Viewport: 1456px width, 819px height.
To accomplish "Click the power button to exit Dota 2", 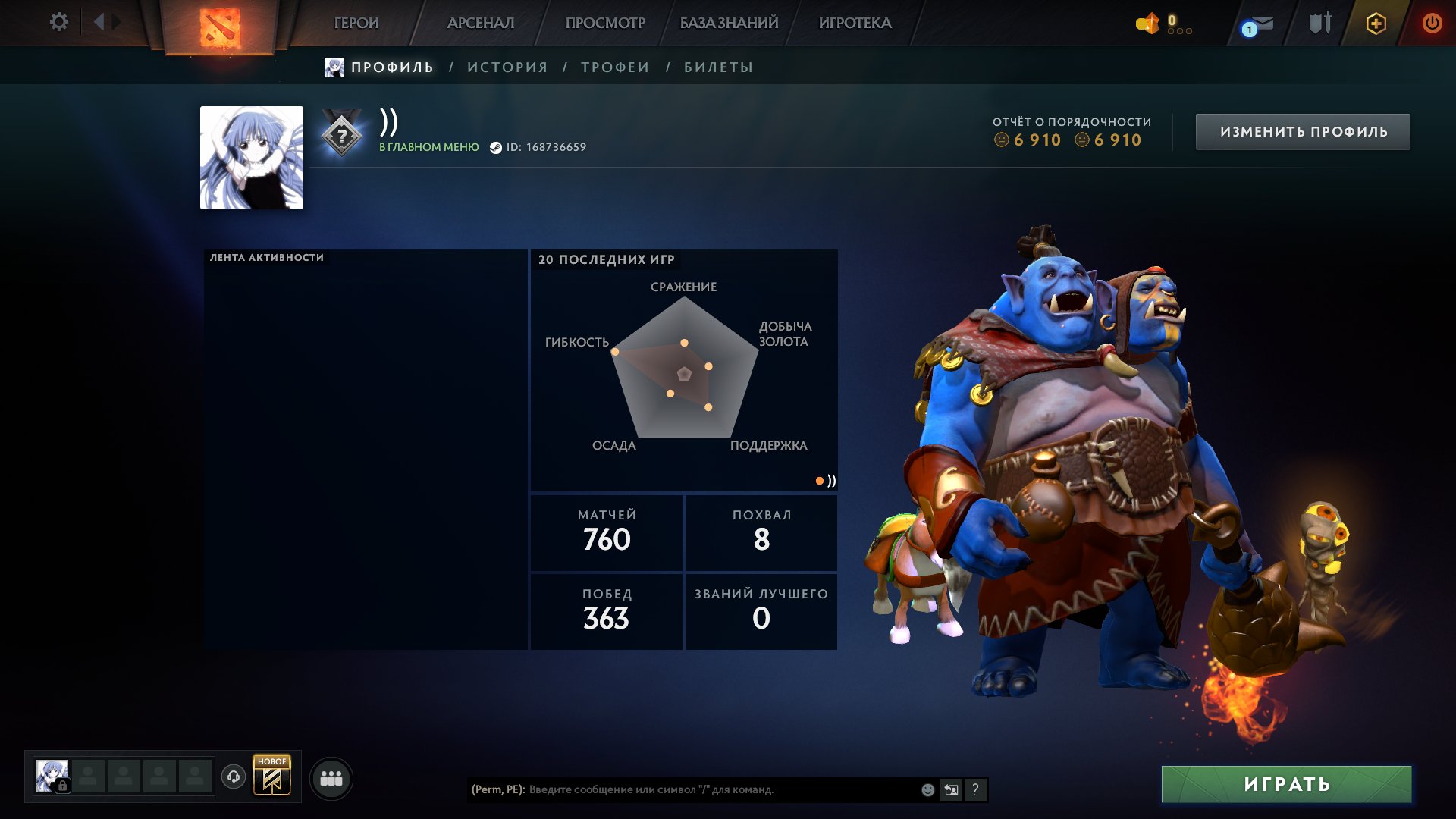I will pyautogui.click(x=1432, y=23).
